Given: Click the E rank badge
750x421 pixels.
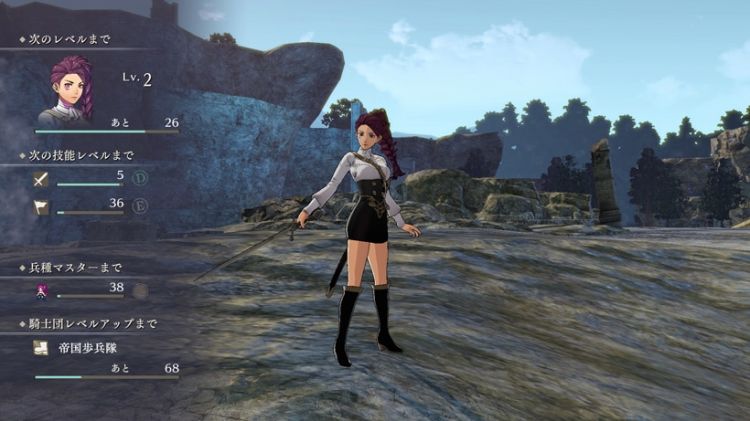Looking at the screenshot, I should (x=139, y=207).
